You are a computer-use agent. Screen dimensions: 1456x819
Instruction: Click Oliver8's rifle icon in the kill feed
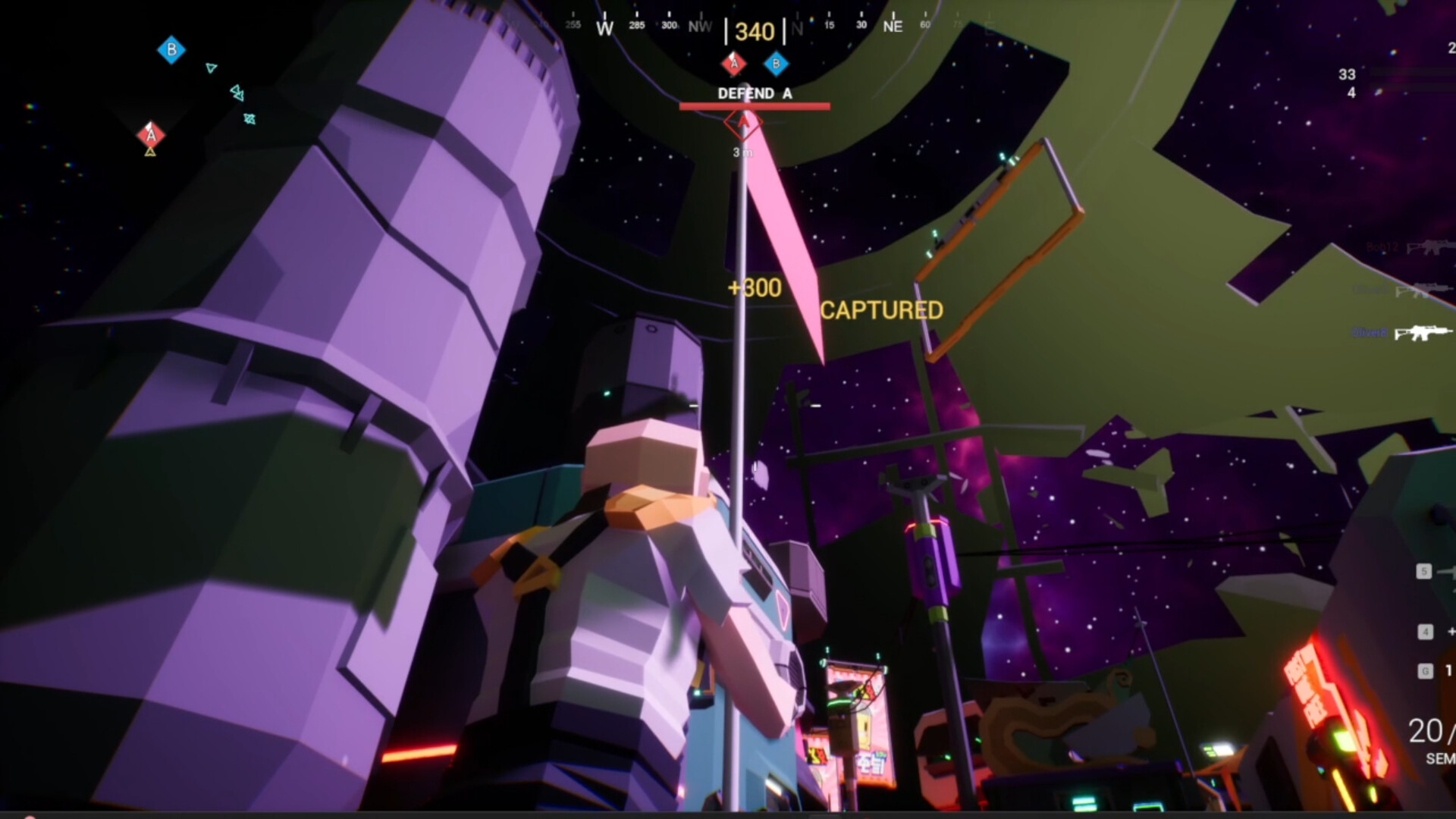pyautogui.click(x=1422, y=332)
